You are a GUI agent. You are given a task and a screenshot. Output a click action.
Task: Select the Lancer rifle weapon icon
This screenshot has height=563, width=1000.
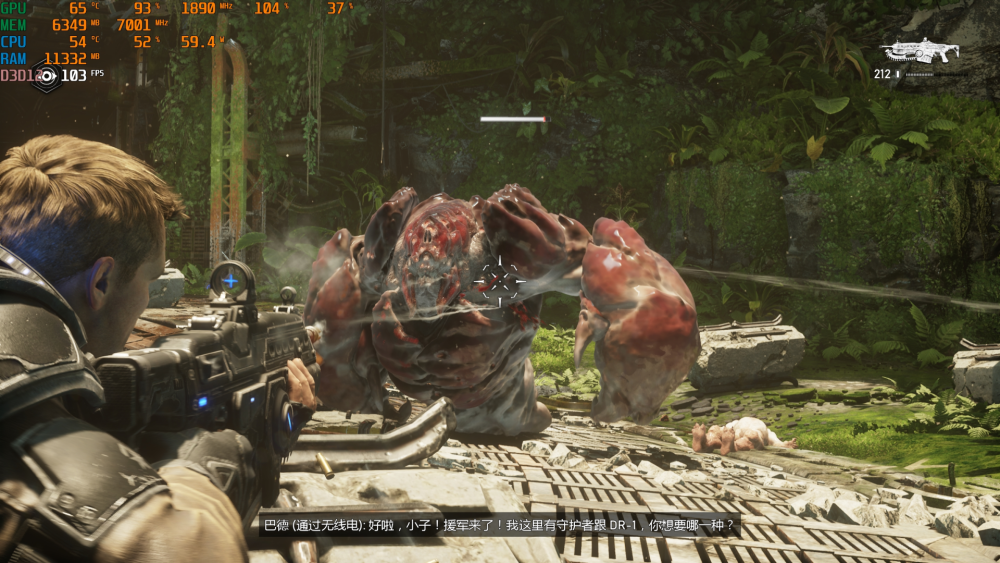point(919,51)
